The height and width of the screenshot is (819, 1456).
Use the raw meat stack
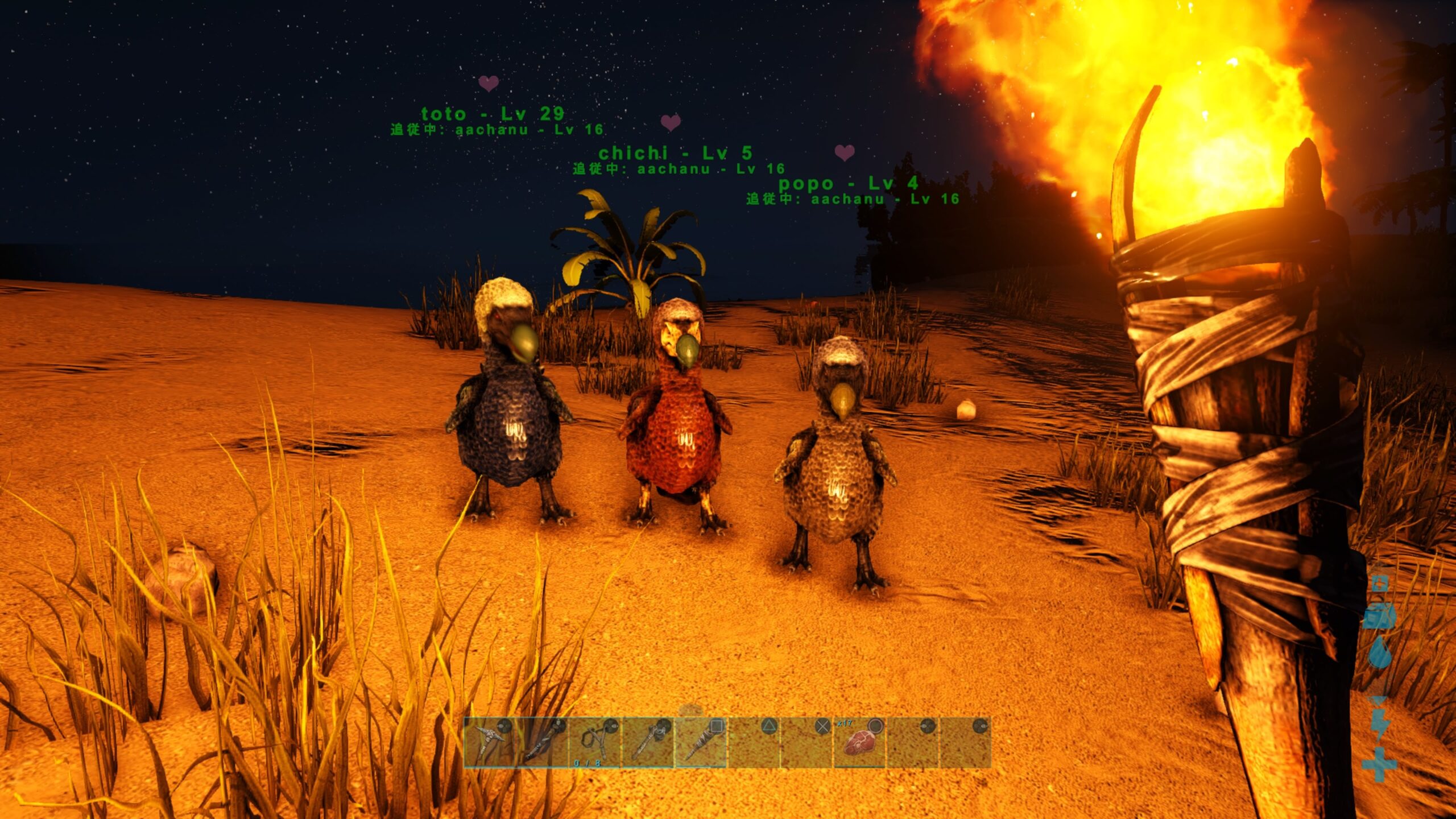pyautogui.click(x=859, y=742)
